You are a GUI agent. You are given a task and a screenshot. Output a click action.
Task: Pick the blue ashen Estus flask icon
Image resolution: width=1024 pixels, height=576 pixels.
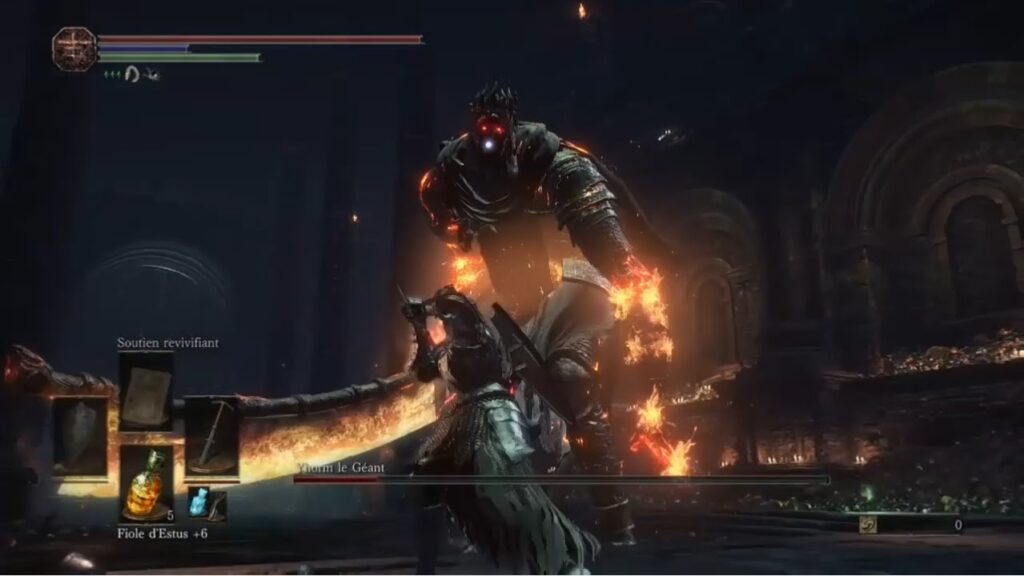pyautogui.click(x=199, y=502)
